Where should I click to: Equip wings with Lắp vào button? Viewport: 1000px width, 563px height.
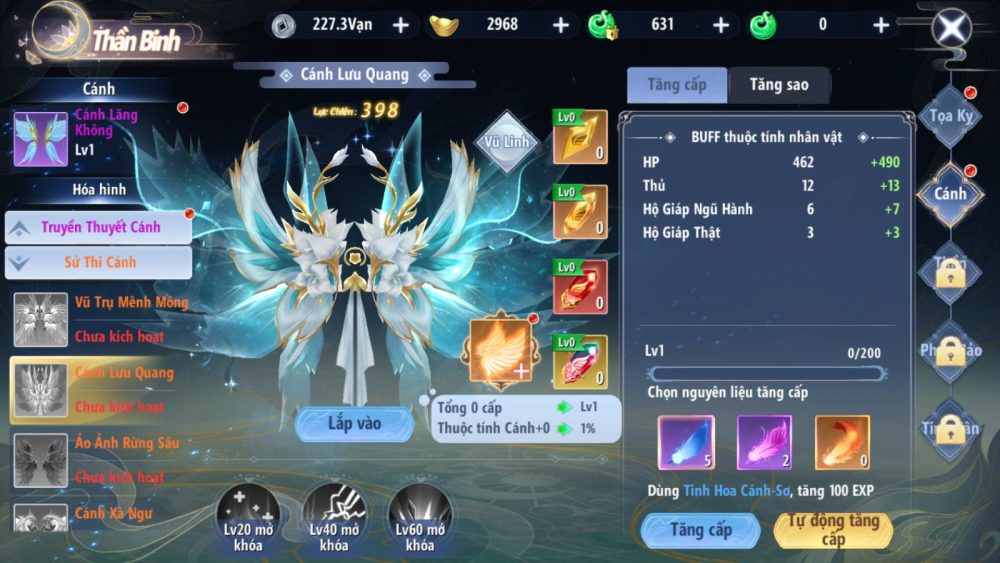coord(354,424)
